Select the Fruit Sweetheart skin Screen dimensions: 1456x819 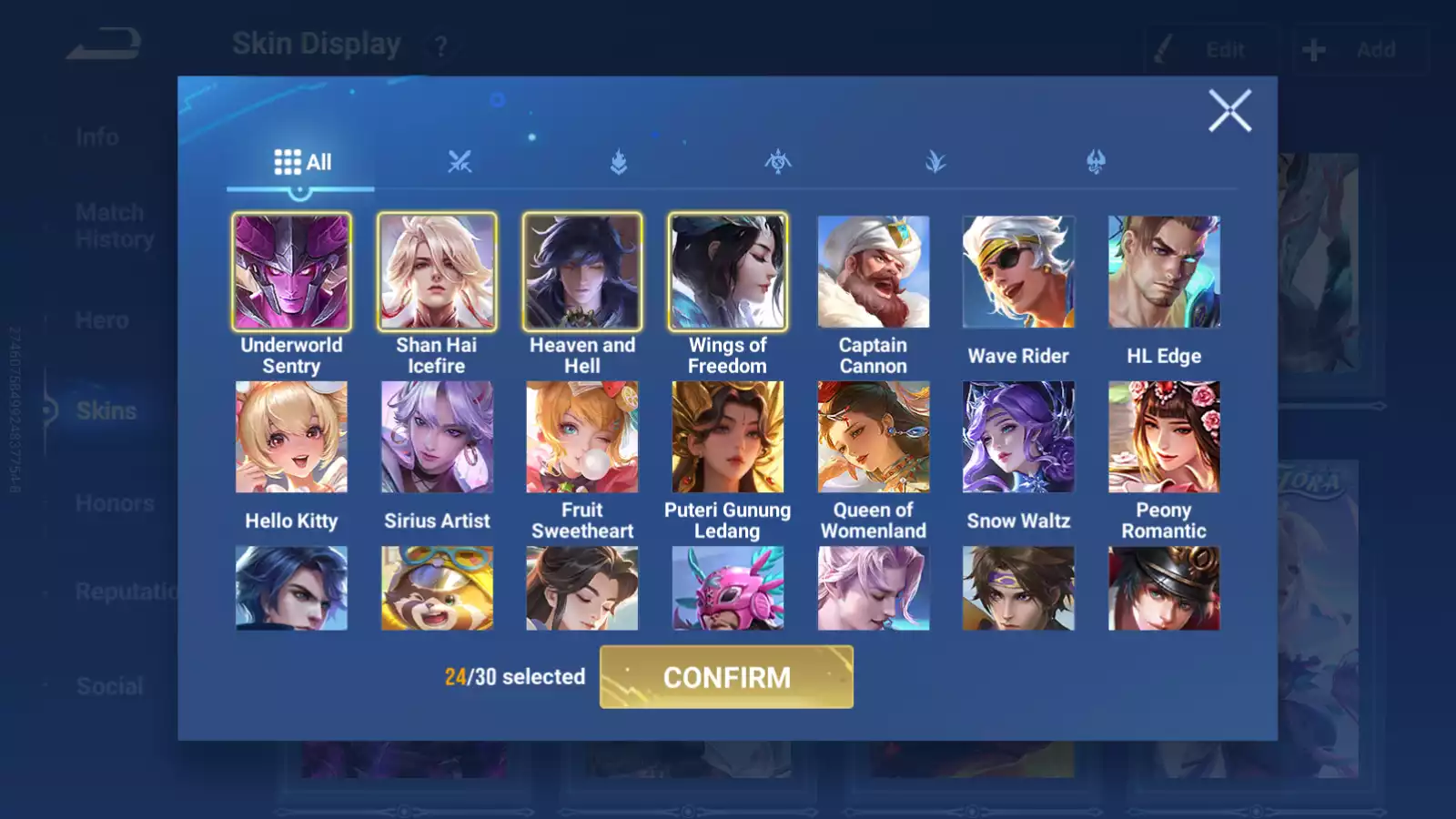(582, 437)
